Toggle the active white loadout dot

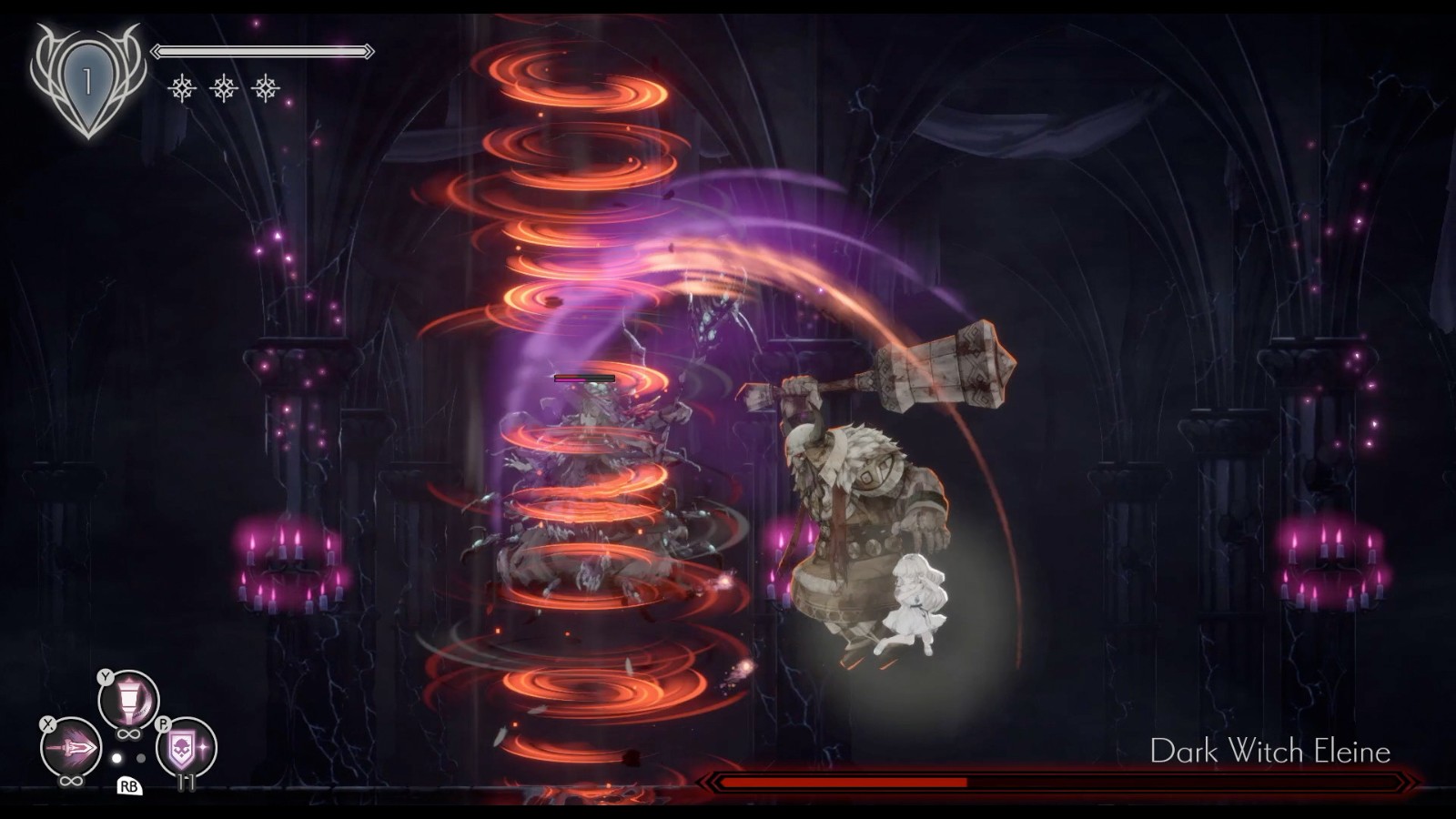pos(116,758)
